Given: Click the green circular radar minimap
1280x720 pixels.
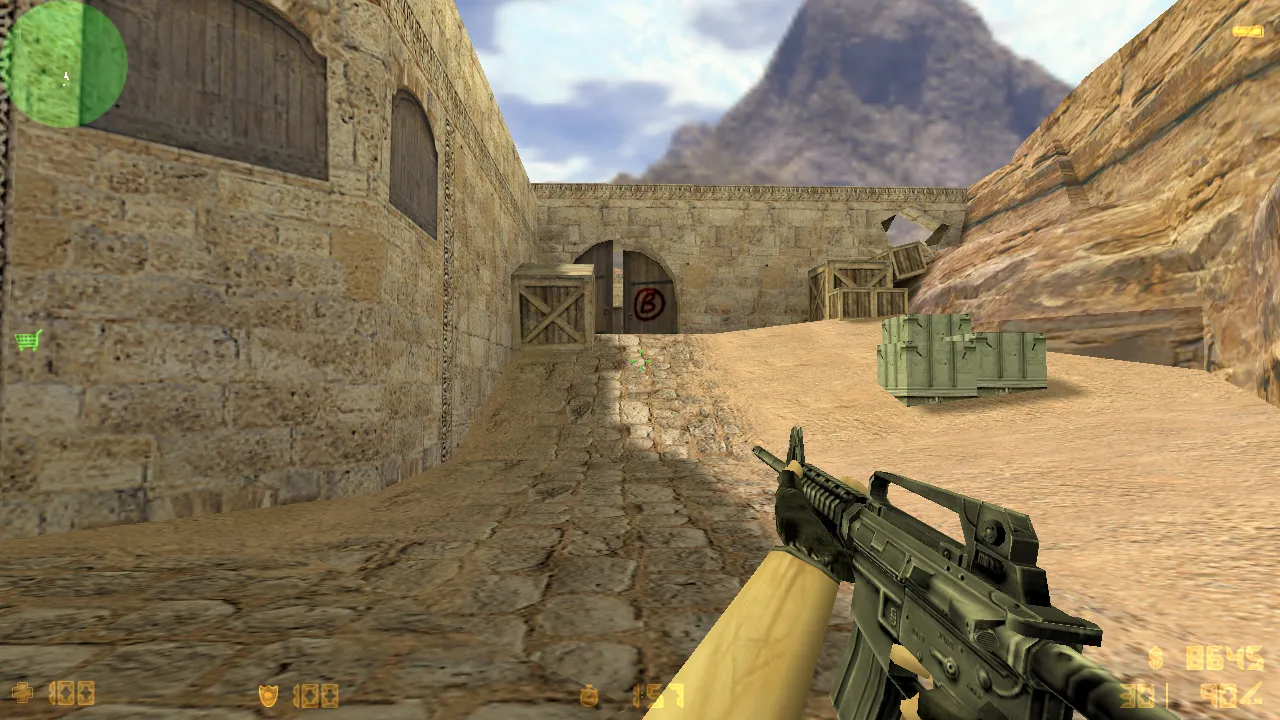Looking at the screenshot, I should click(x=65, y=64).
